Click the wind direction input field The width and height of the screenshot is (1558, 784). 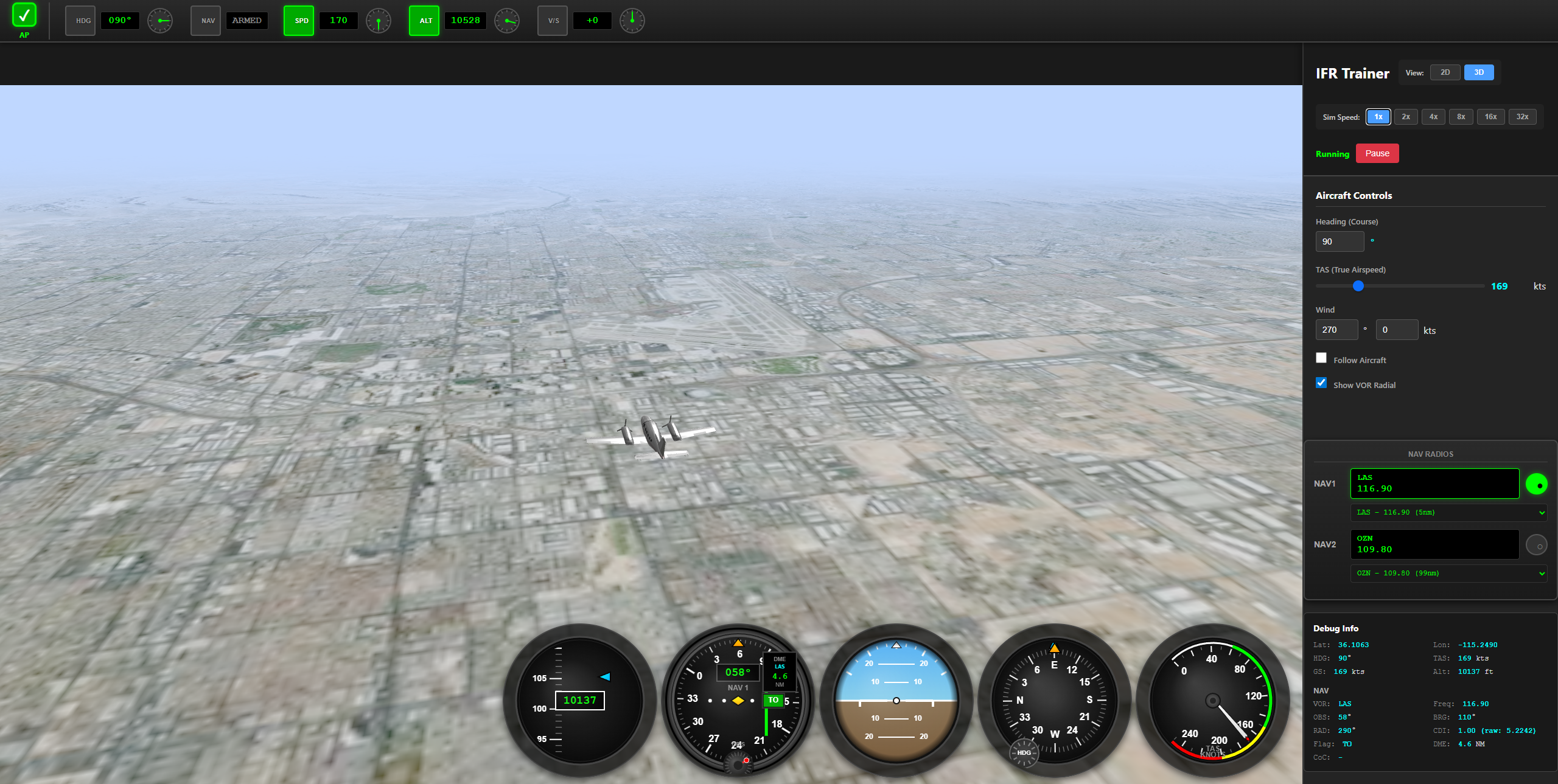tap(1336, 330)
